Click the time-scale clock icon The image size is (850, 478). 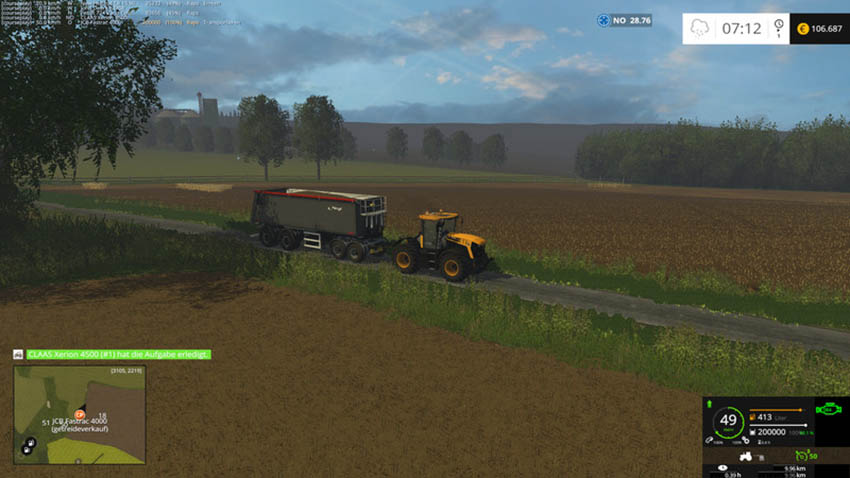[x=778, y=28]
